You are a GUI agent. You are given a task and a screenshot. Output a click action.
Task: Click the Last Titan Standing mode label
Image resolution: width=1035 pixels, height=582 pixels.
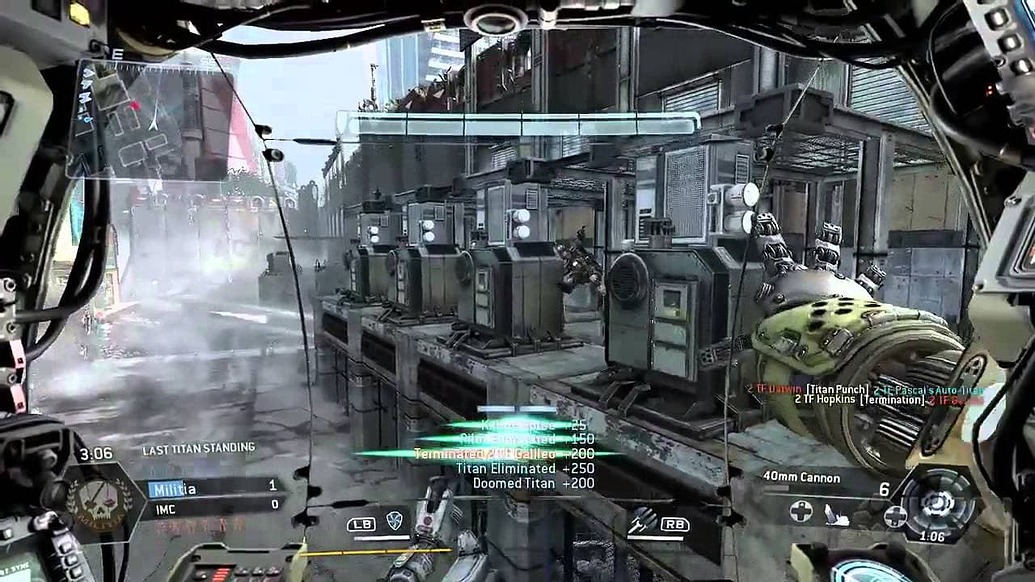point(198,448)
